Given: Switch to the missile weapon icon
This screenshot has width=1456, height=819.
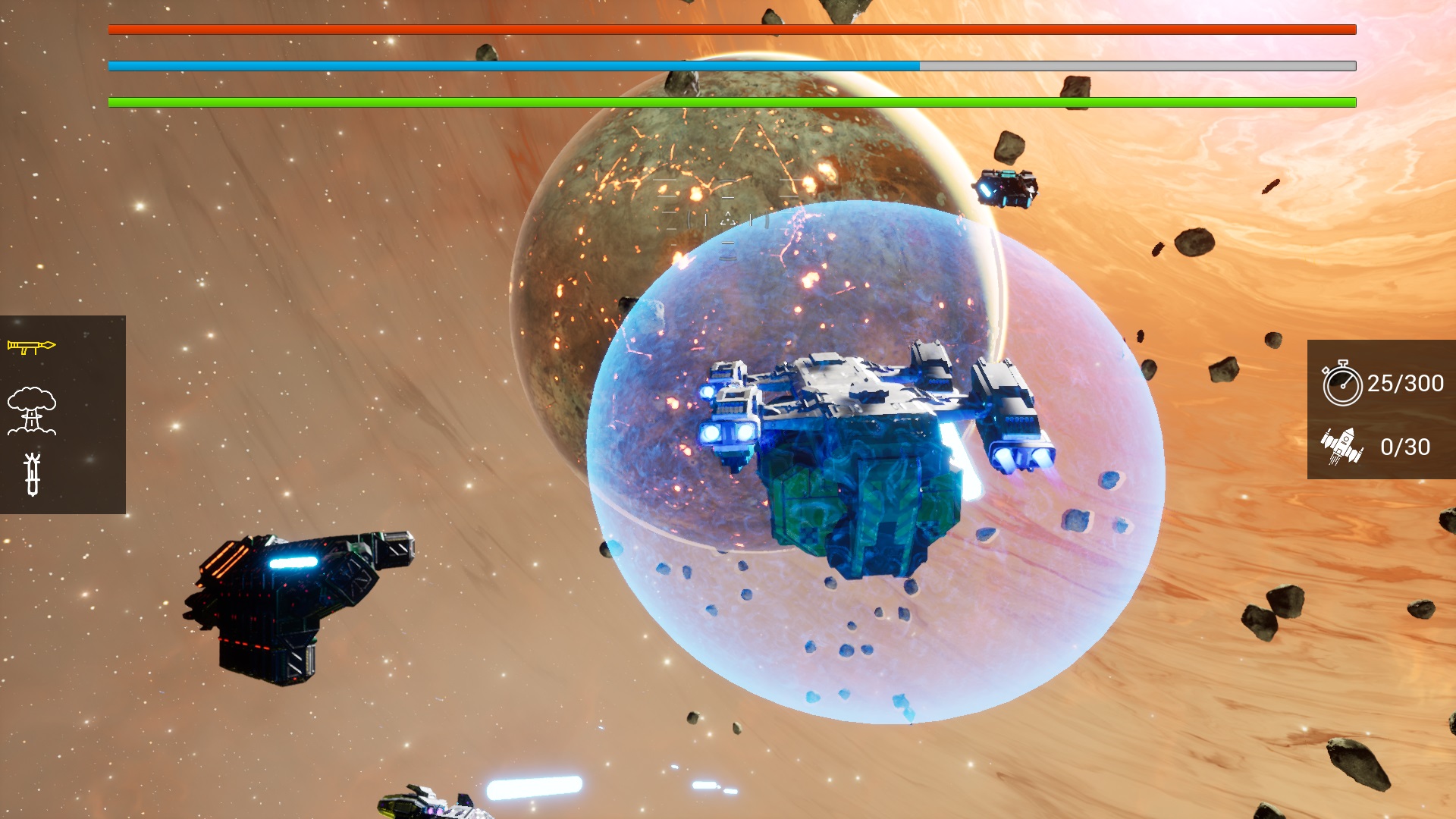Looking at the screenshot, I should coord(32,475).
